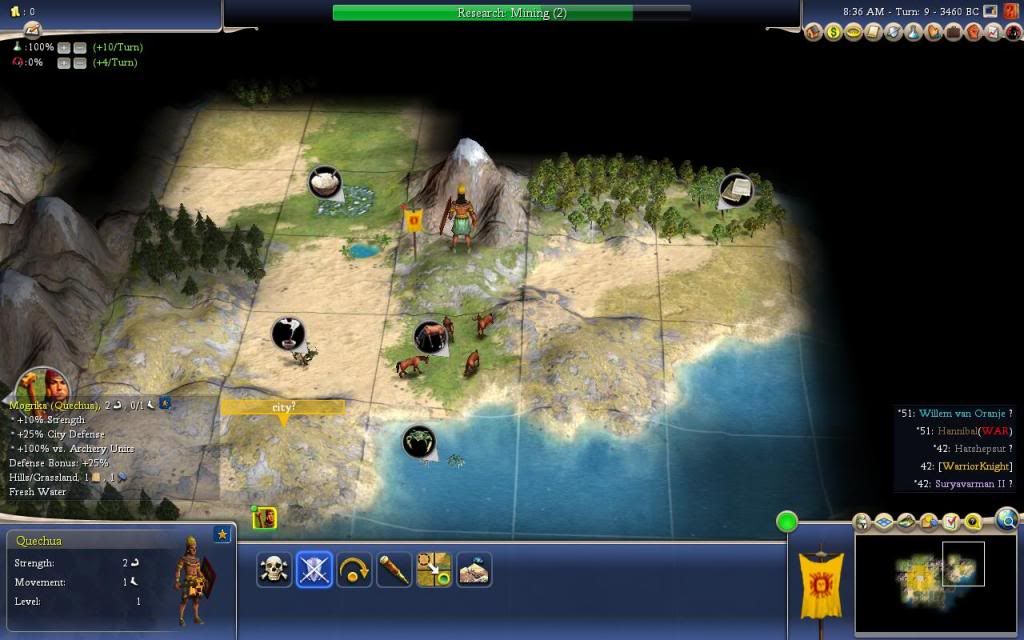Open the Civilopedia red question mark
Image resolution: width=1024 pixels, height=640 pixels.
(x=1011, y=33)
